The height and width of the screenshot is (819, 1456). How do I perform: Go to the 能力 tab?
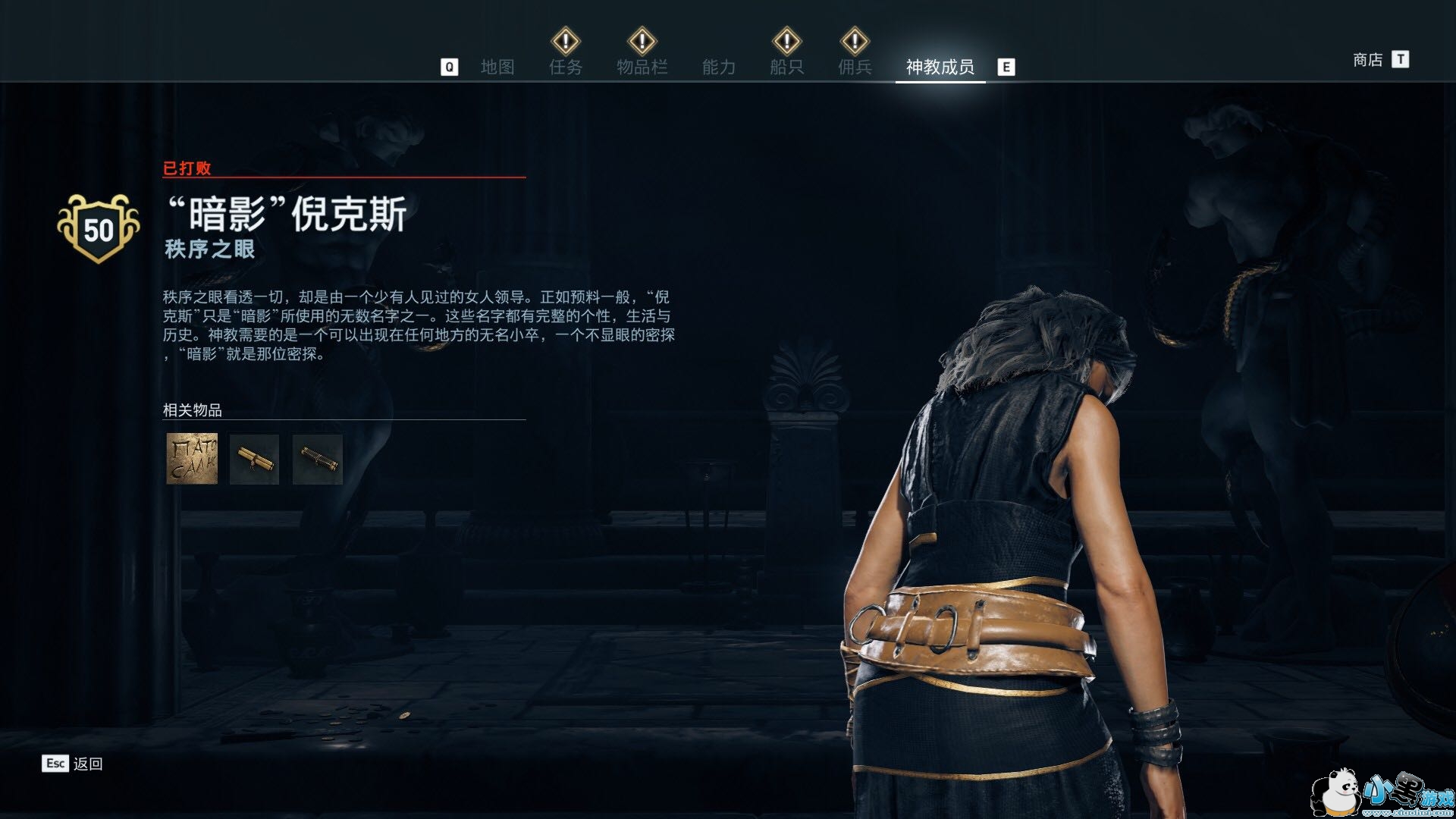click(x=718, y=67)
